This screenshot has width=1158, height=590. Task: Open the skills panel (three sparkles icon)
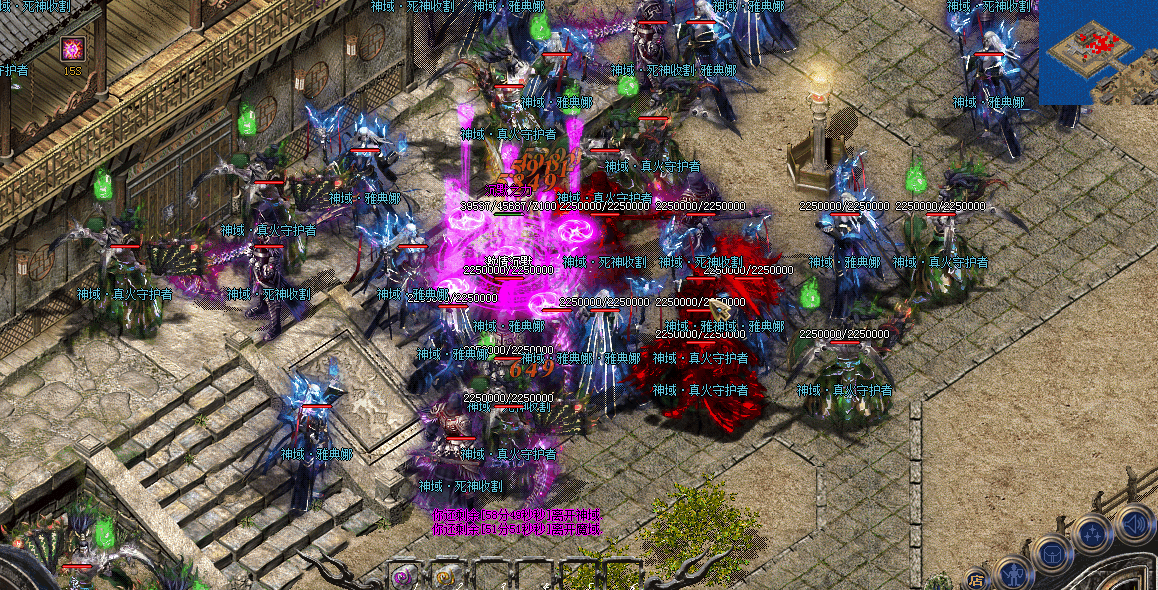pos(1093,534)
